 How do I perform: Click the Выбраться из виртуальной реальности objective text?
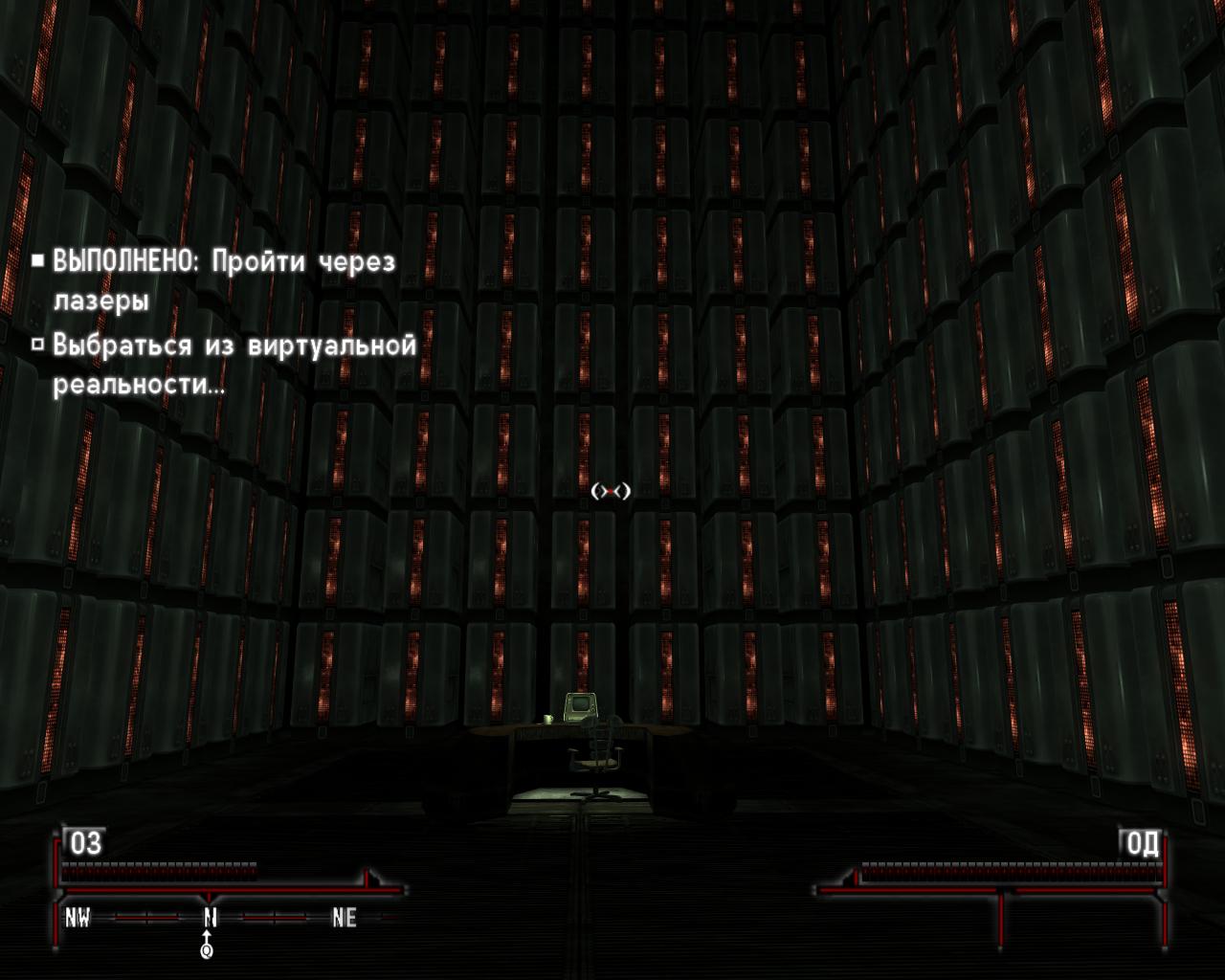click(x=233, y=345)
